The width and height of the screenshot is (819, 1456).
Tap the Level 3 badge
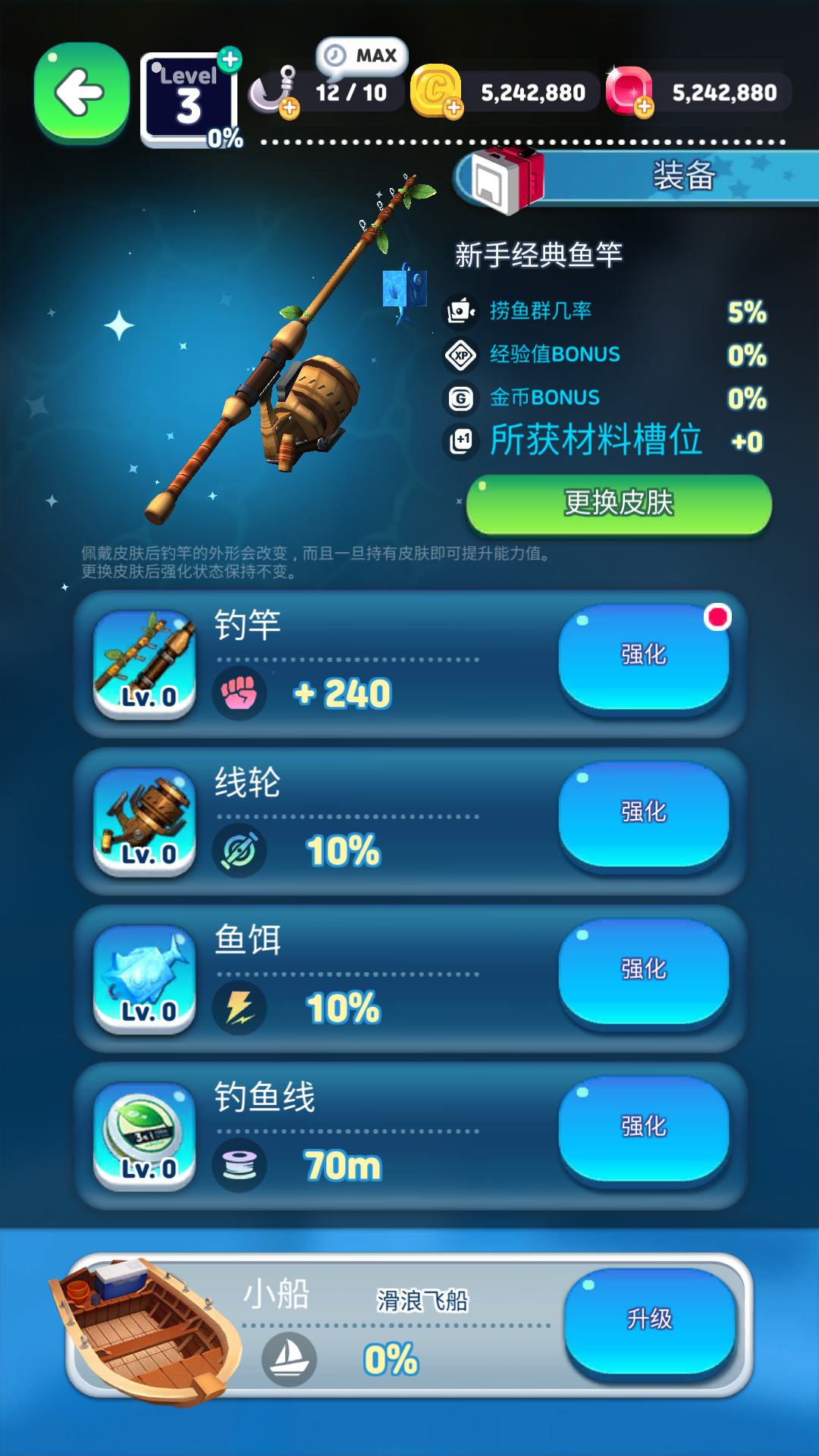pyautogui.click(x=189, y=99)
